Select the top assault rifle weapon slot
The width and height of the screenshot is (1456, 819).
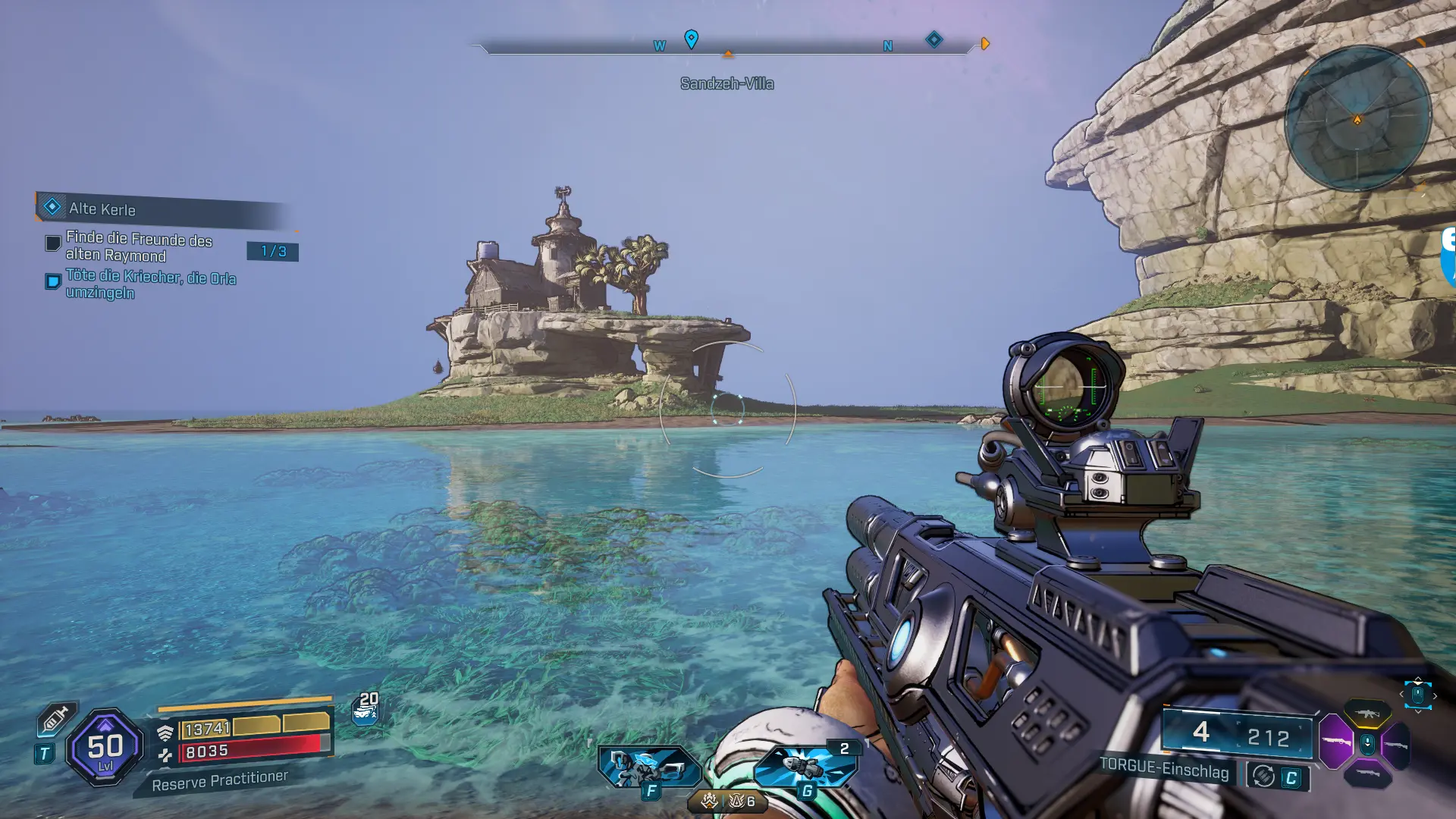click(1367, 714)
